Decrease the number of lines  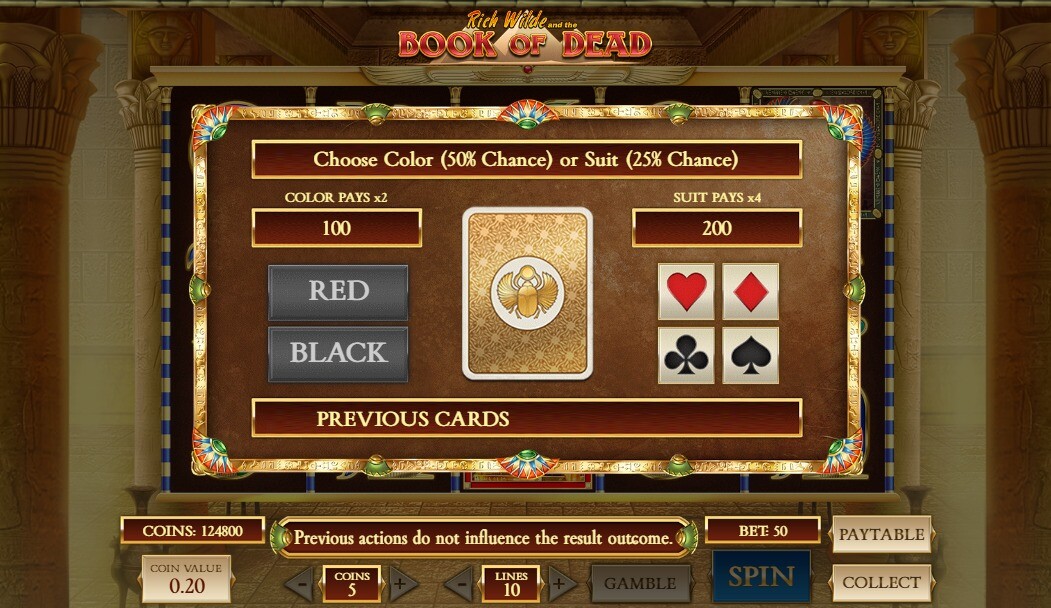pos(459,583)
